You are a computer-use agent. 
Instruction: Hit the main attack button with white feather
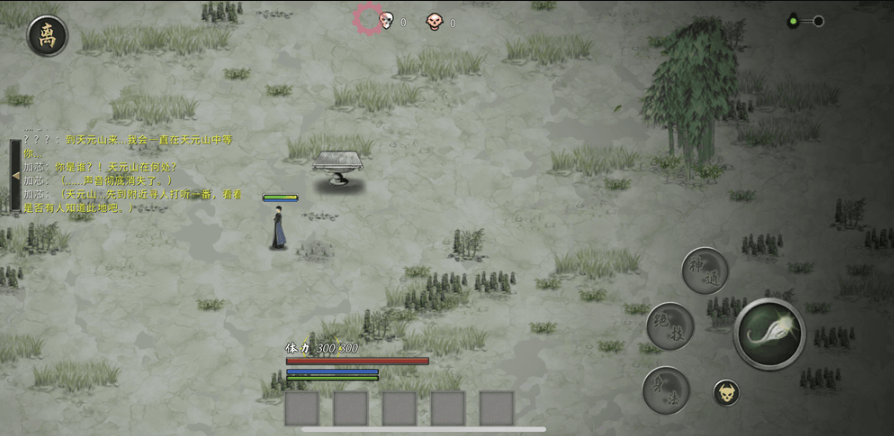click(769, 333)
